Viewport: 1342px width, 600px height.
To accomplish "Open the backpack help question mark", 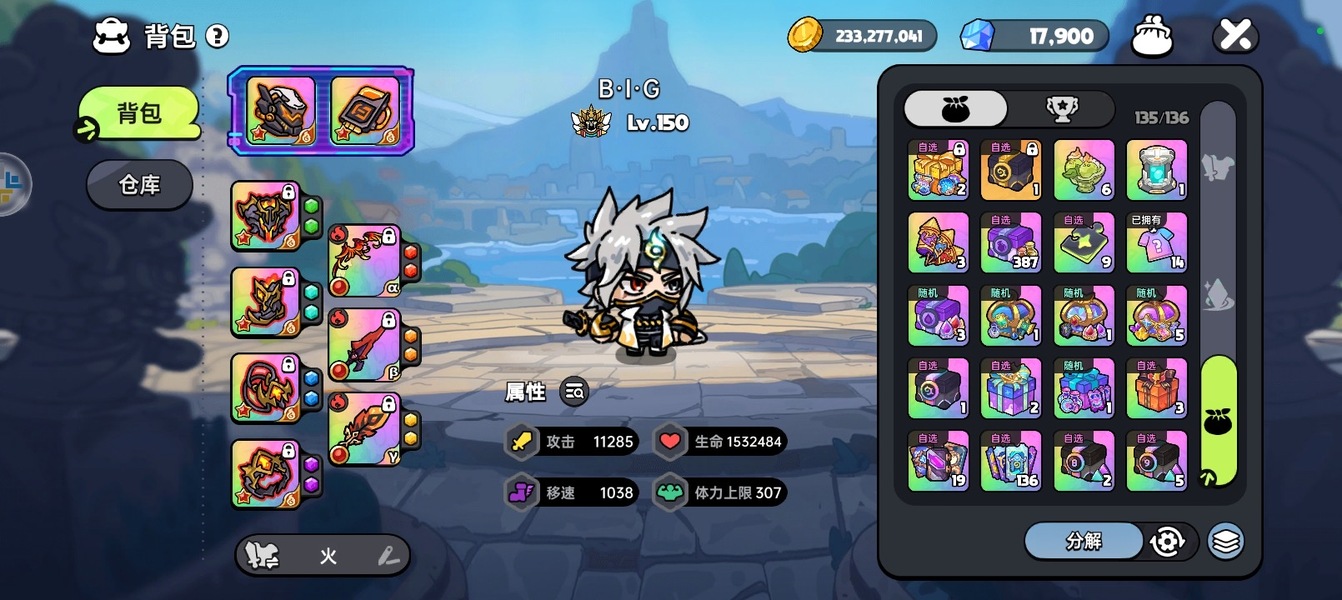I will [217, 37].
